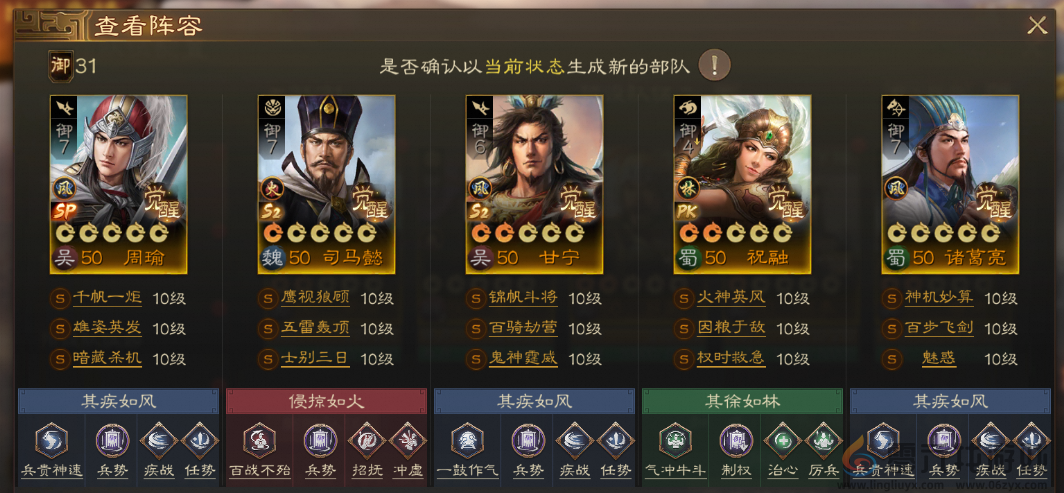Image resolution: width=1064 pixels, height=493 pixels.
Task: Open the 祝融 hero card
Action: [x=742, y=183]
